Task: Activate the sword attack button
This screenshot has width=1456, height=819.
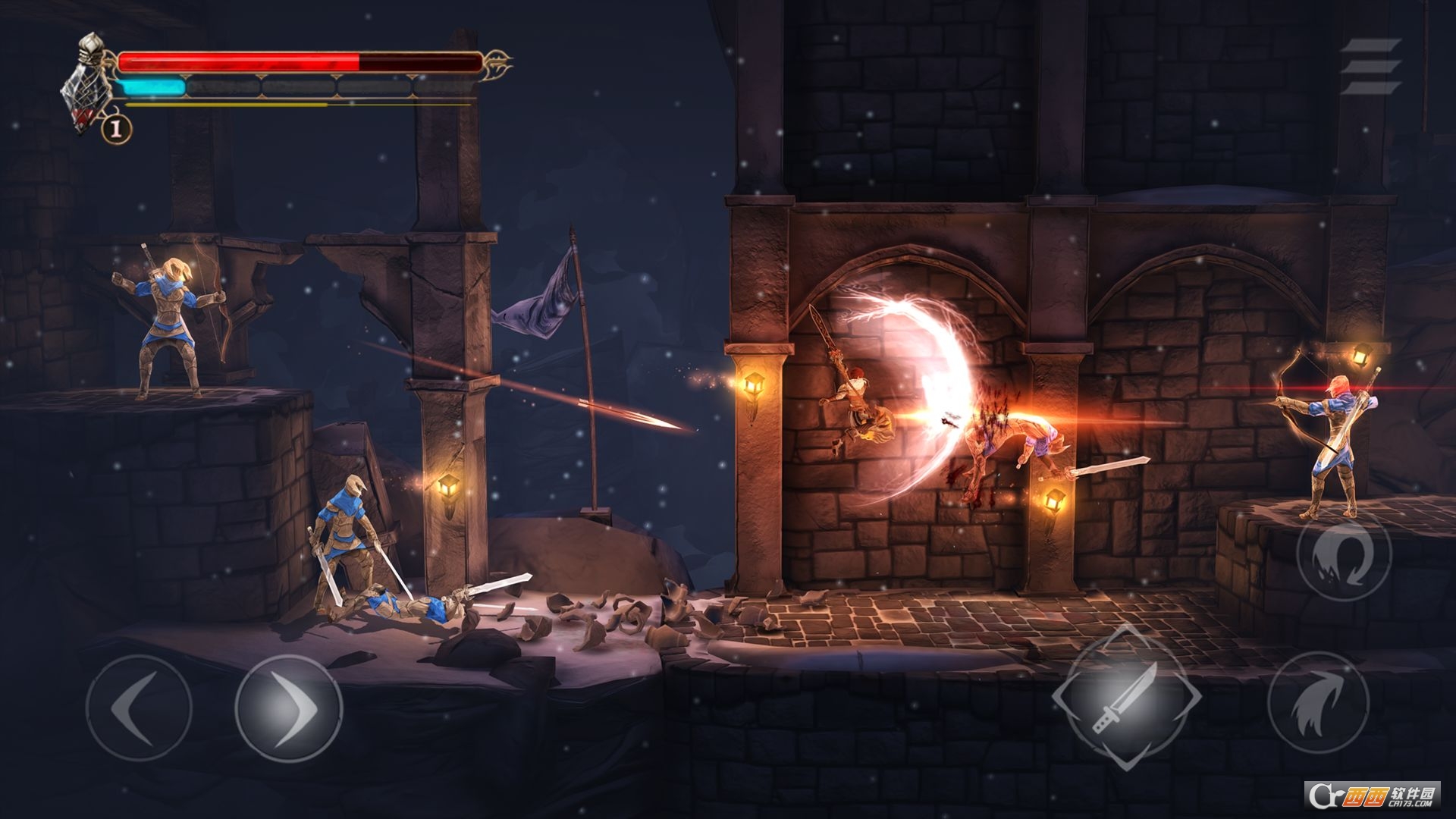Action: coord(1126,698)
